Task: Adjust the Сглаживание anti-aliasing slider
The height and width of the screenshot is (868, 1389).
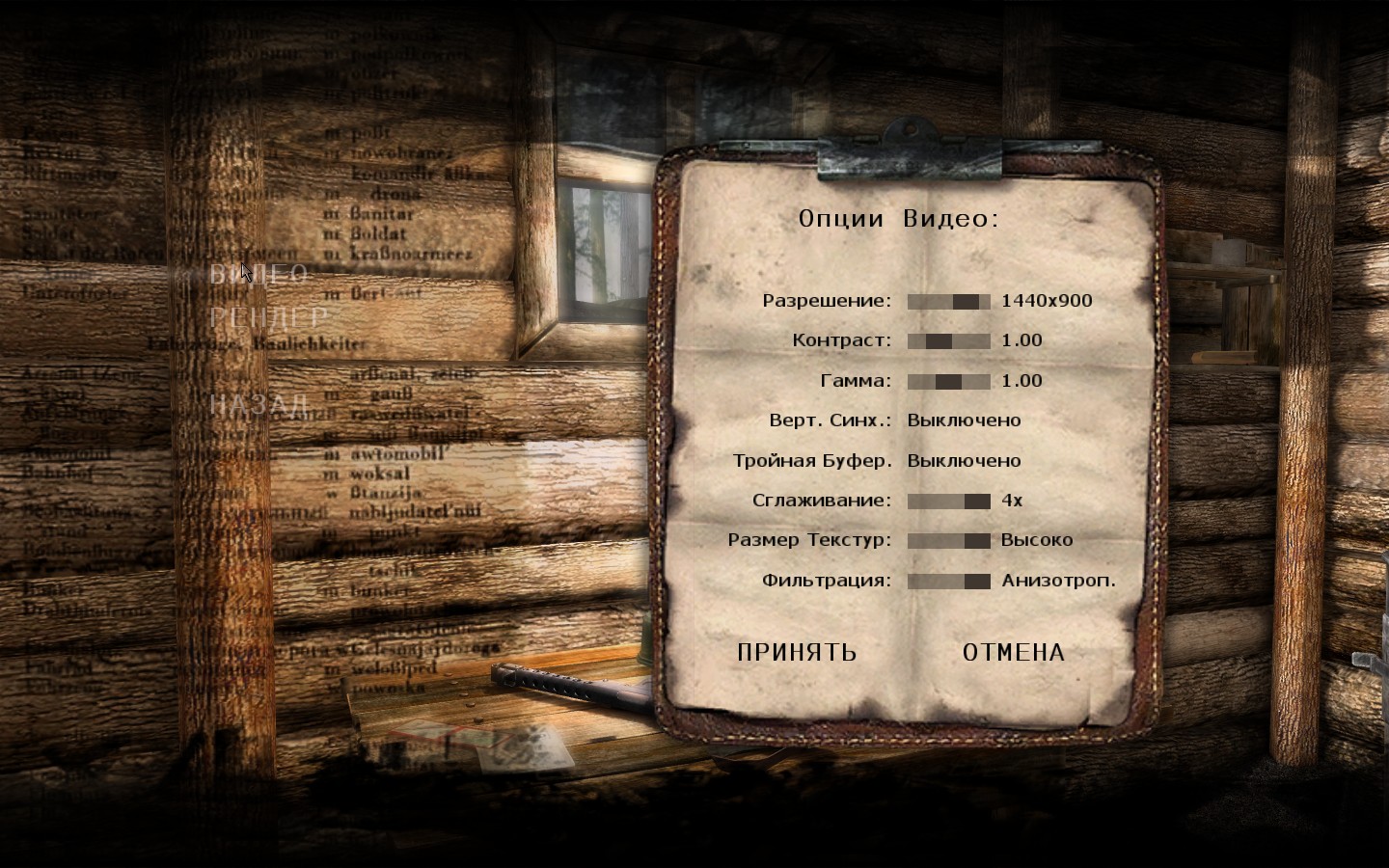Action: [948, 502]
